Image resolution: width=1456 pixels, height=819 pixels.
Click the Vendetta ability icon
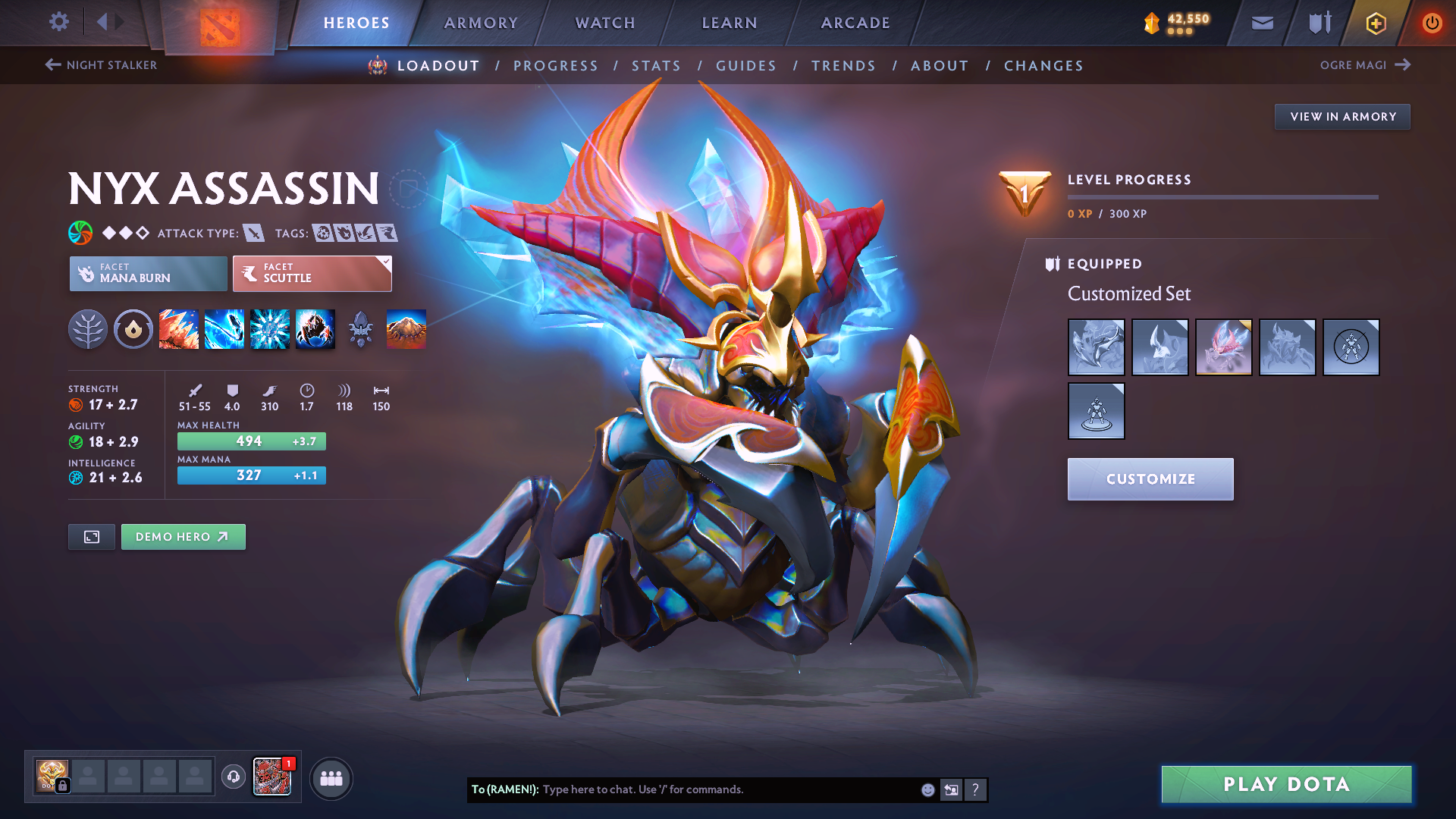pyautogui.click(x=315, y=329)
